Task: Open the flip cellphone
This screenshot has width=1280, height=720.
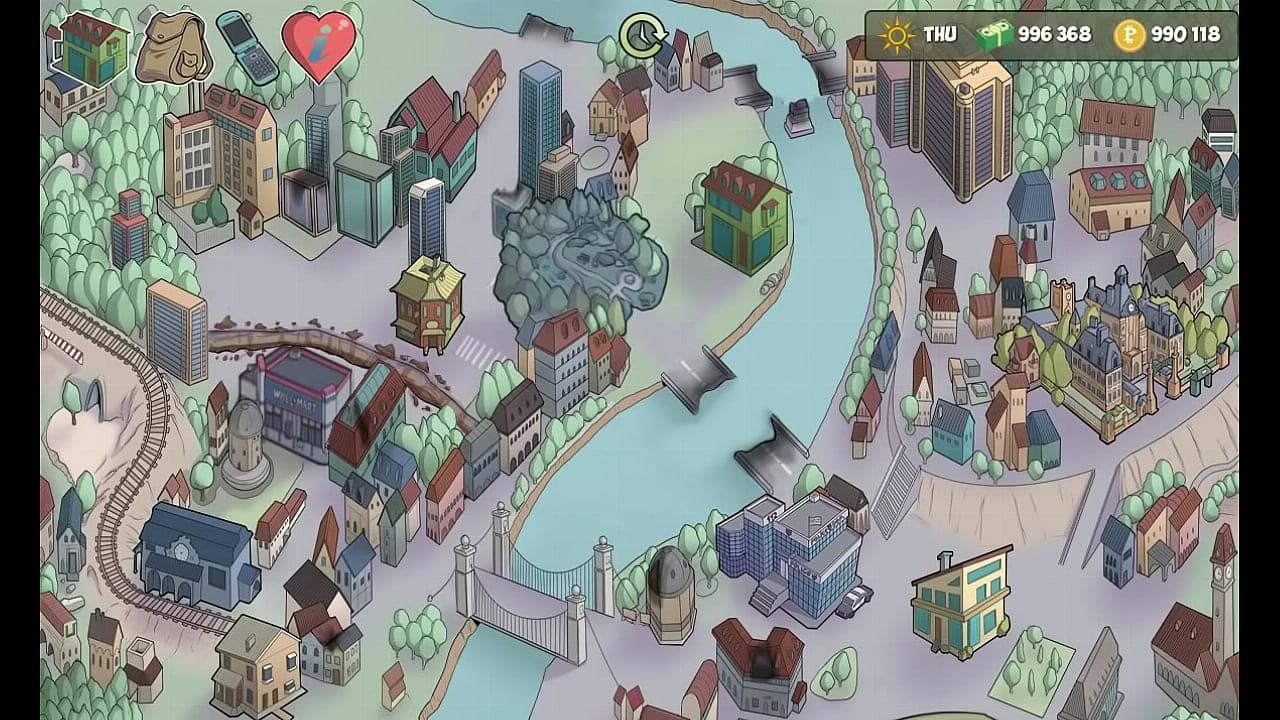Action: [x=246, y=47]
